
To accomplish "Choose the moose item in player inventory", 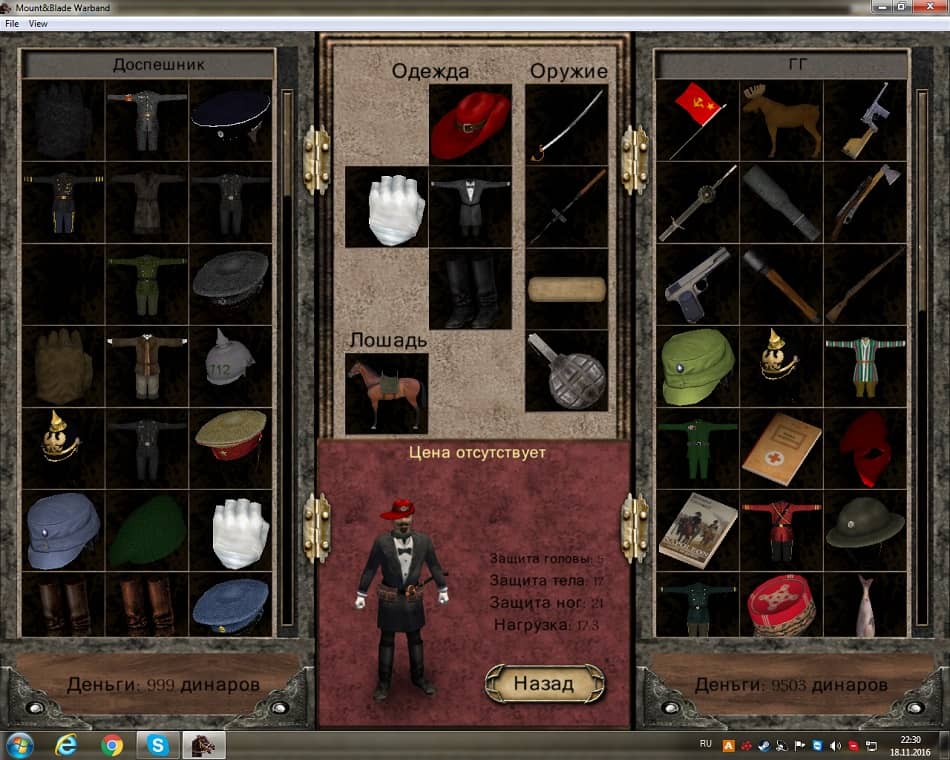I will (x=781, y=119).
